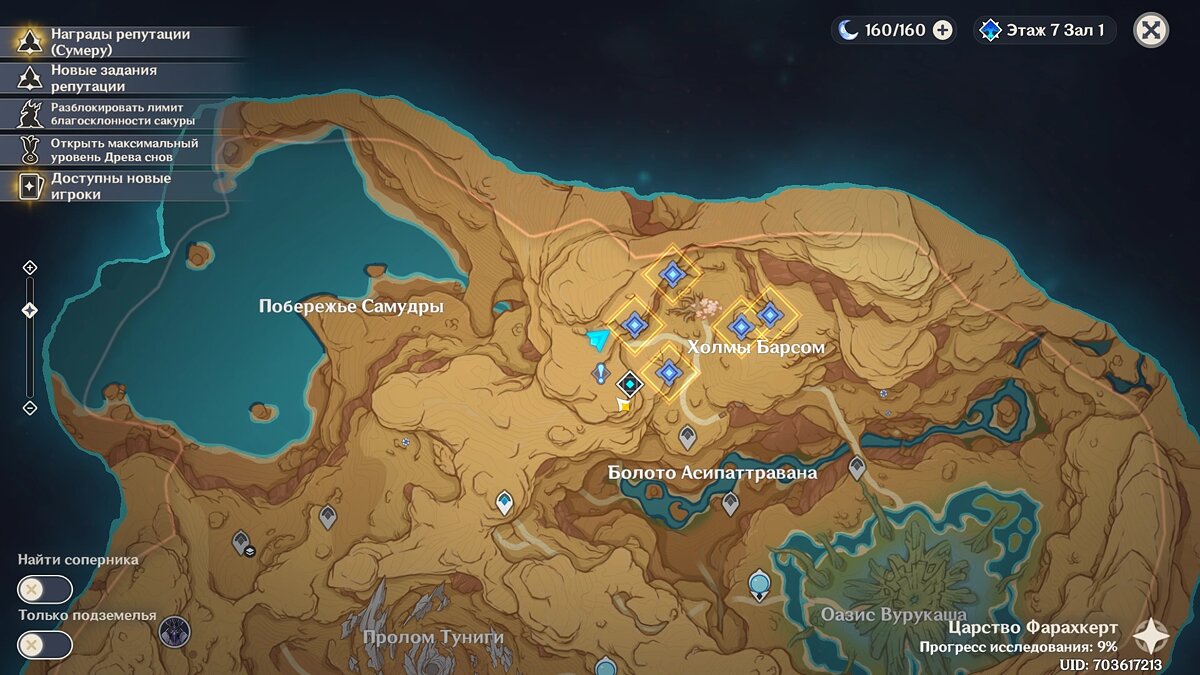The image size is (1200, 675).
Task: Open the Sumeru reputation rewards notice
Action: (x=120, y=42)
